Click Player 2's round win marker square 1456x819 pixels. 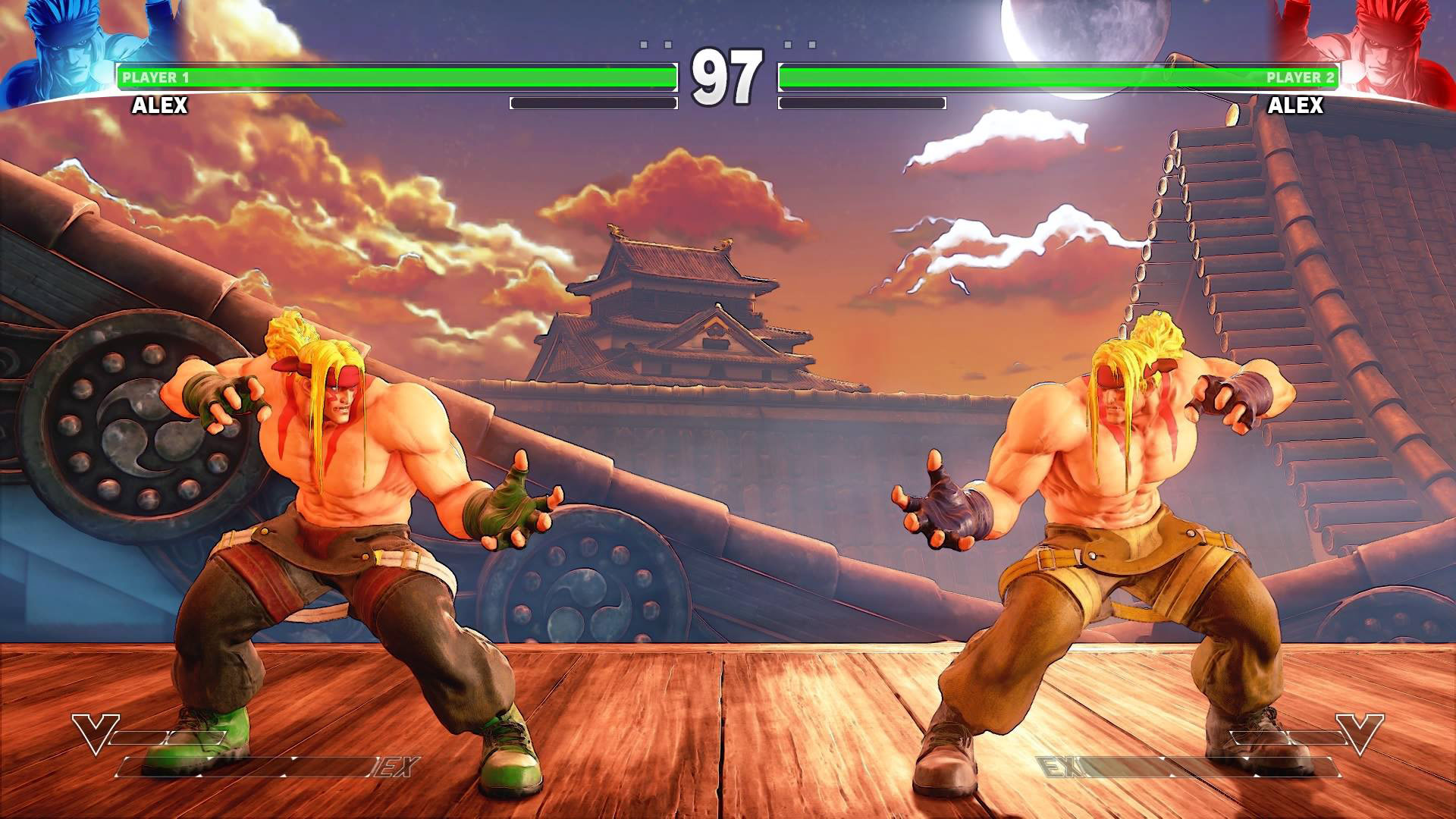(x=812, y=44)
